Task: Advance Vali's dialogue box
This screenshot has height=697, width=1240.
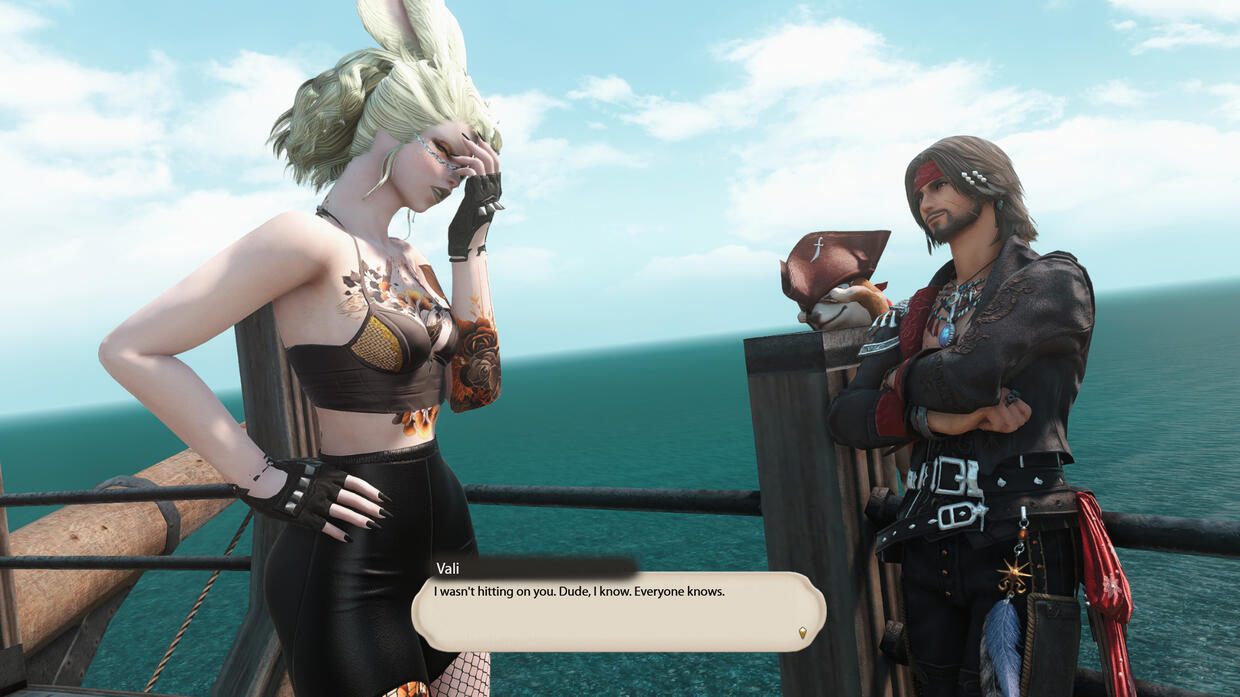Action: [618, 611]
